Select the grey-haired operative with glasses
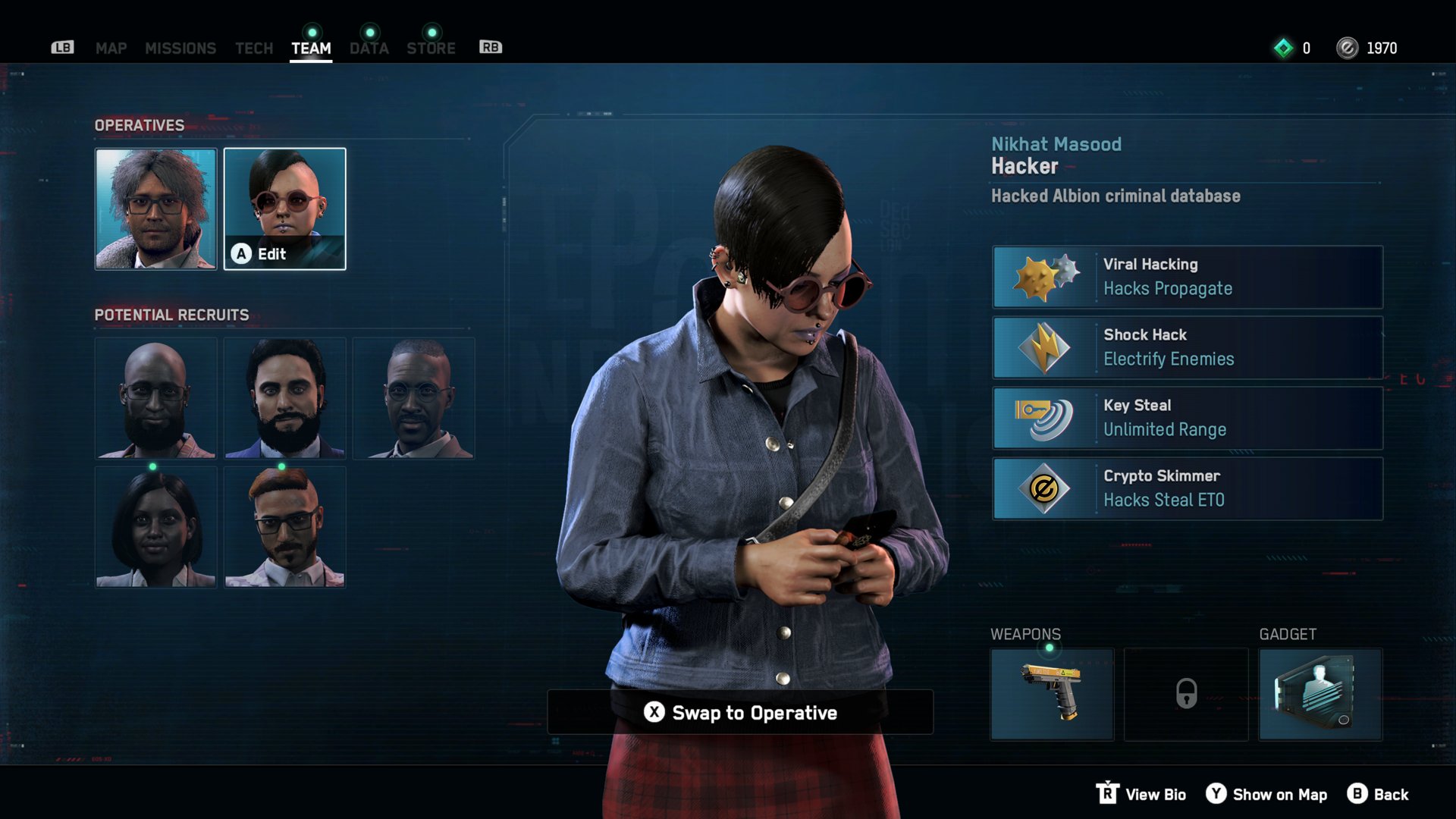Viewport: 1456px width, 819px height. click(155, 209)
